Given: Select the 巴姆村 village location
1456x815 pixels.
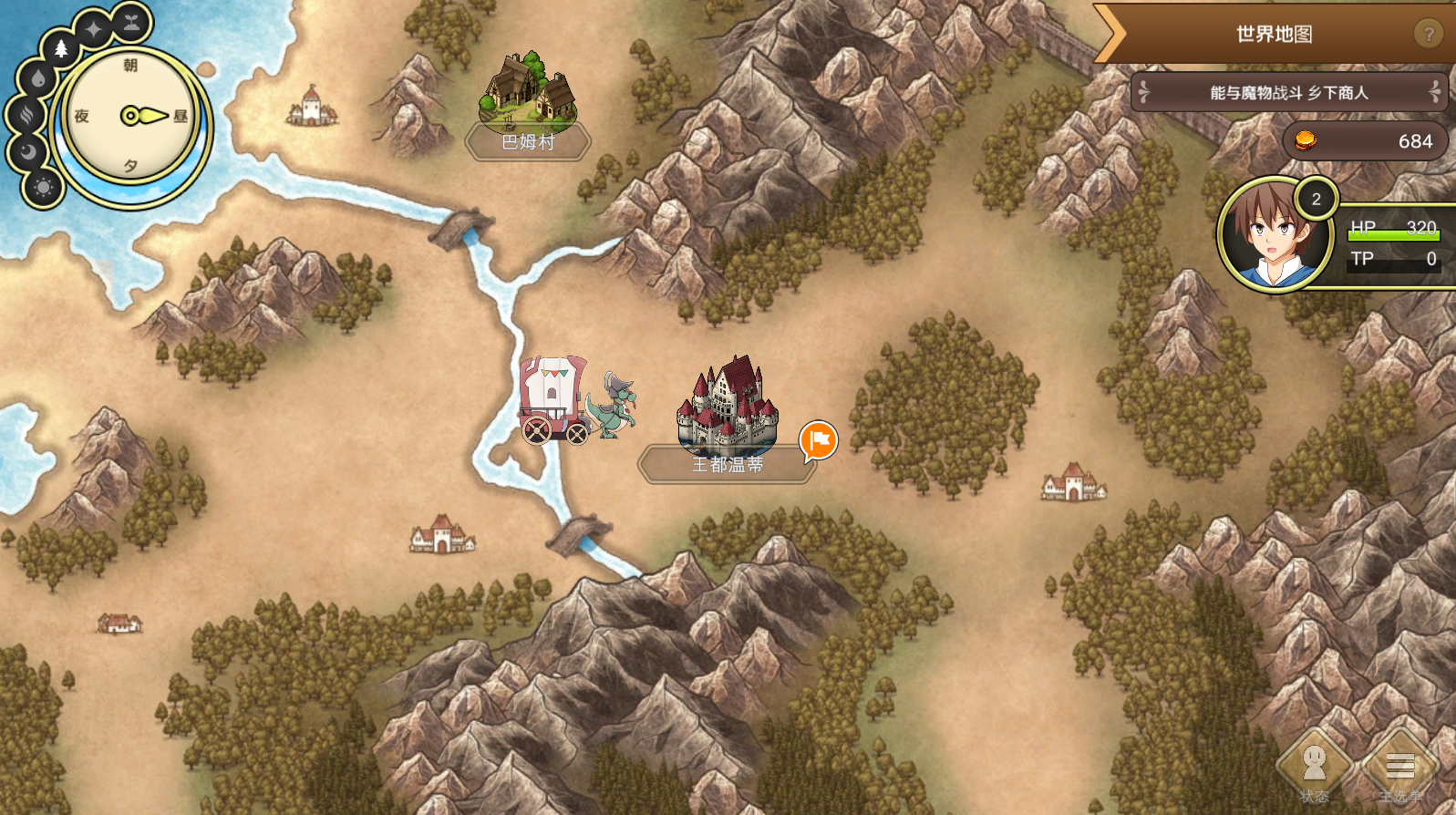Looking at the screenshot, I should click(528, 102).
